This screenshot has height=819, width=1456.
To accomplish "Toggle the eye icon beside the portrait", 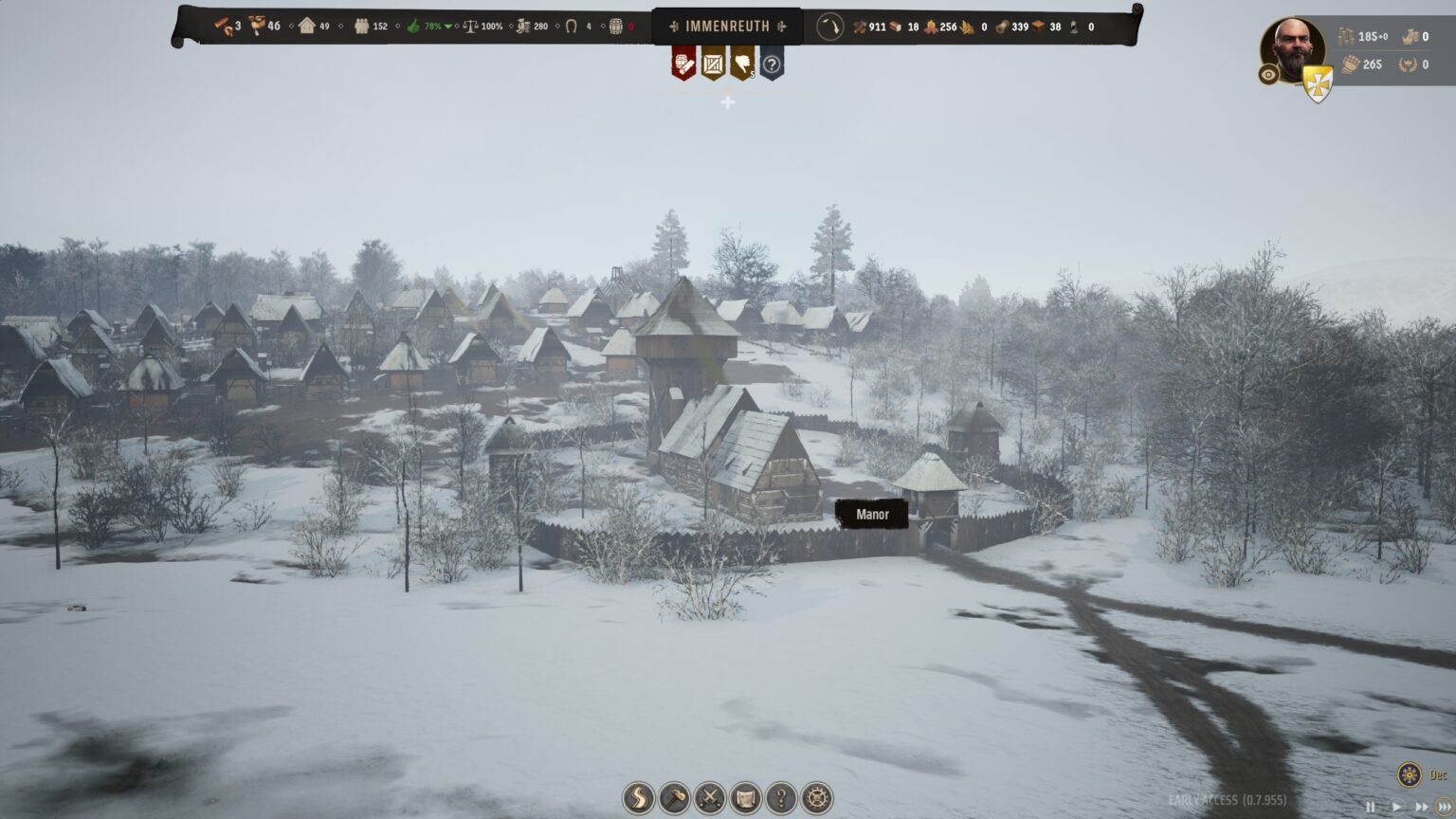I will (x=1269, y=74).
